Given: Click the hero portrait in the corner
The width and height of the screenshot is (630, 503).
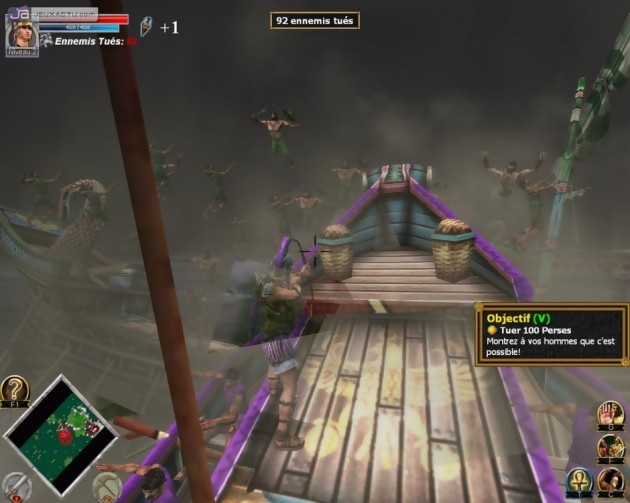Looking at the screenshot, I should pyautogui.click(x=22, y=34).
